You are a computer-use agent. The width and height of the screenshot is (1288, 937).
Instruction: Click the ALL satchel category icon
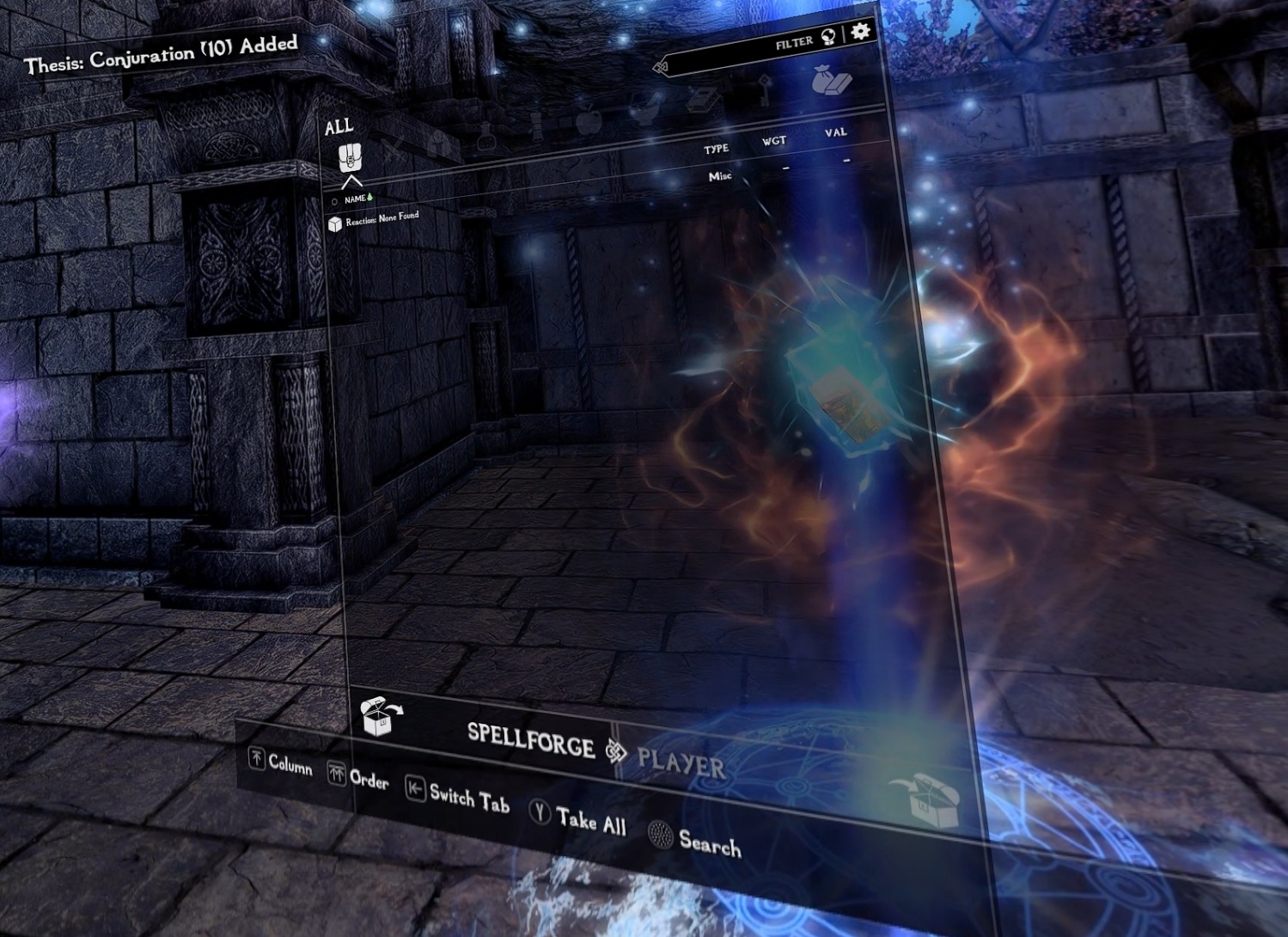click(x=351, y=160)
